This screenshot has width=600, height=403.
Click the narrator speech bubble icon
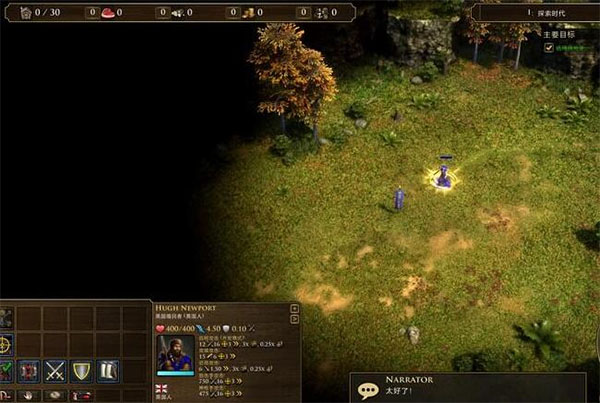(368, 390)
